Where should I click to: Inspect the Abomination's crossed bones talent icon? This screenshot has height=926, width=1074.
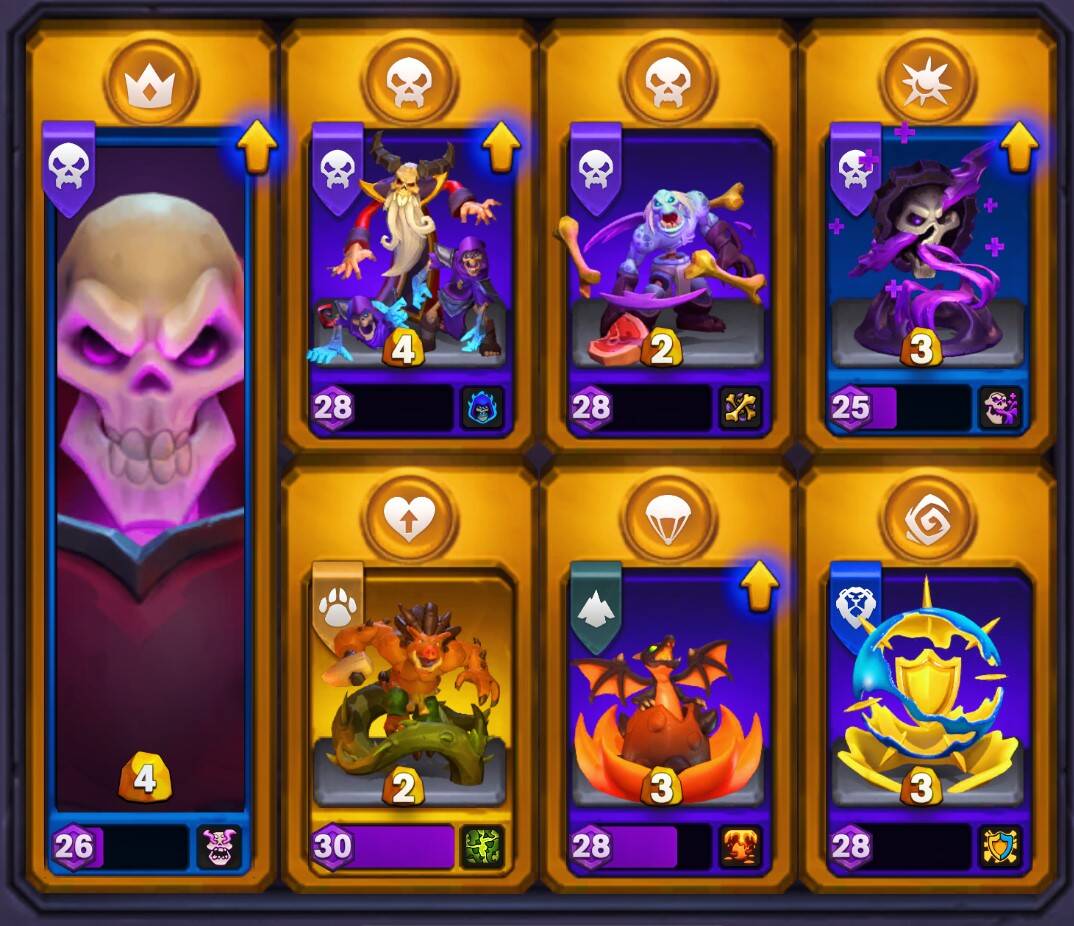click(741, 408)
